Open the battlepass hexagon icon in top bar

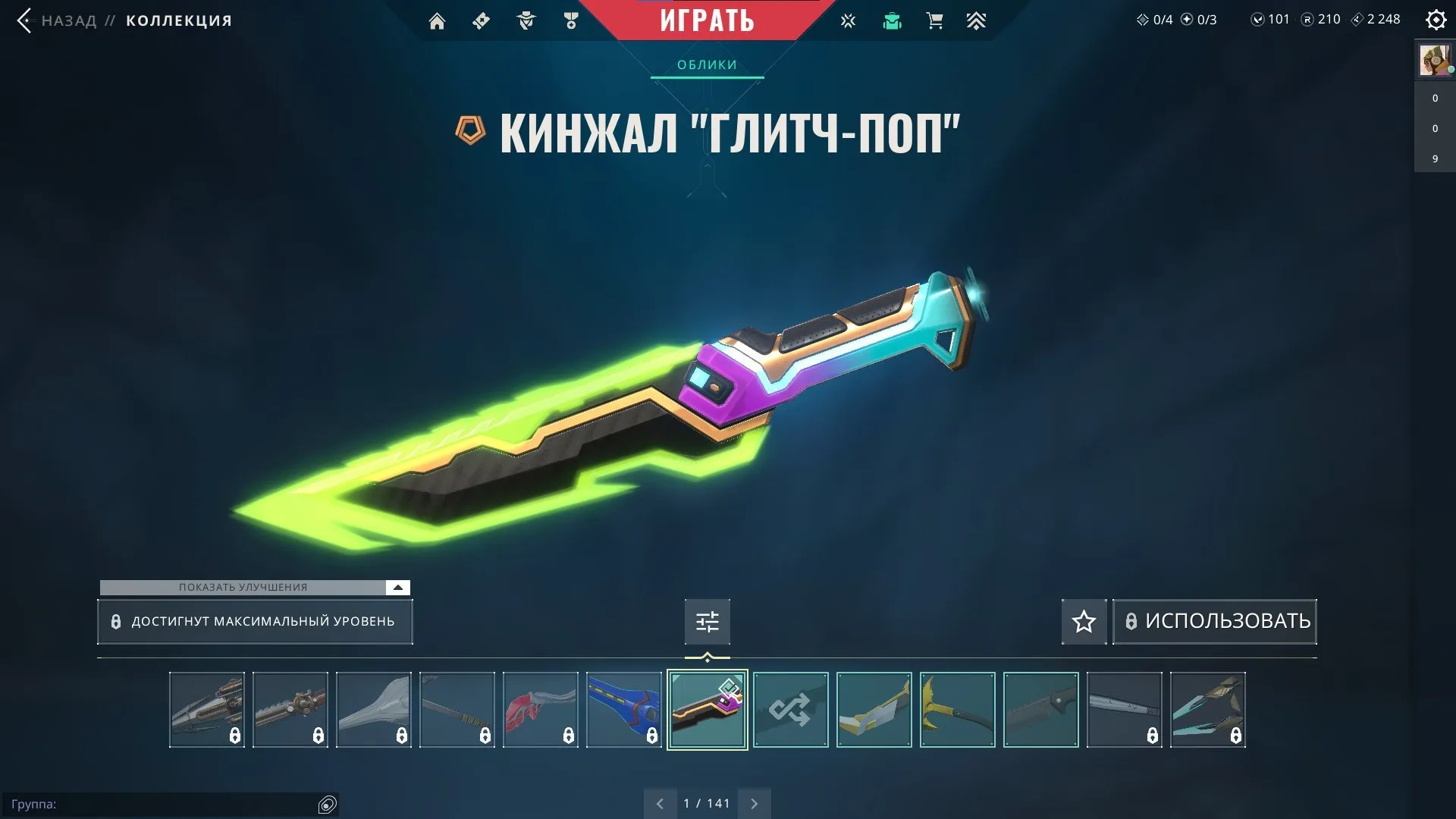(x=481, y=20)
